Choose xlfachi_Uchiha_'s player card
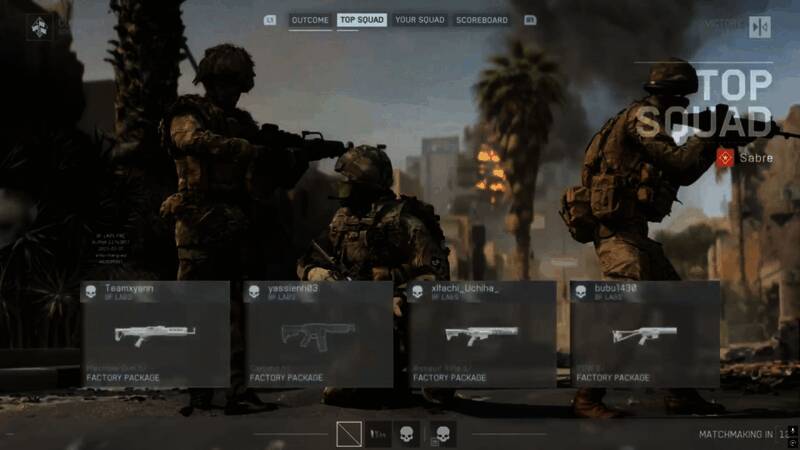 pyautogui.click(x=482, y=334)
